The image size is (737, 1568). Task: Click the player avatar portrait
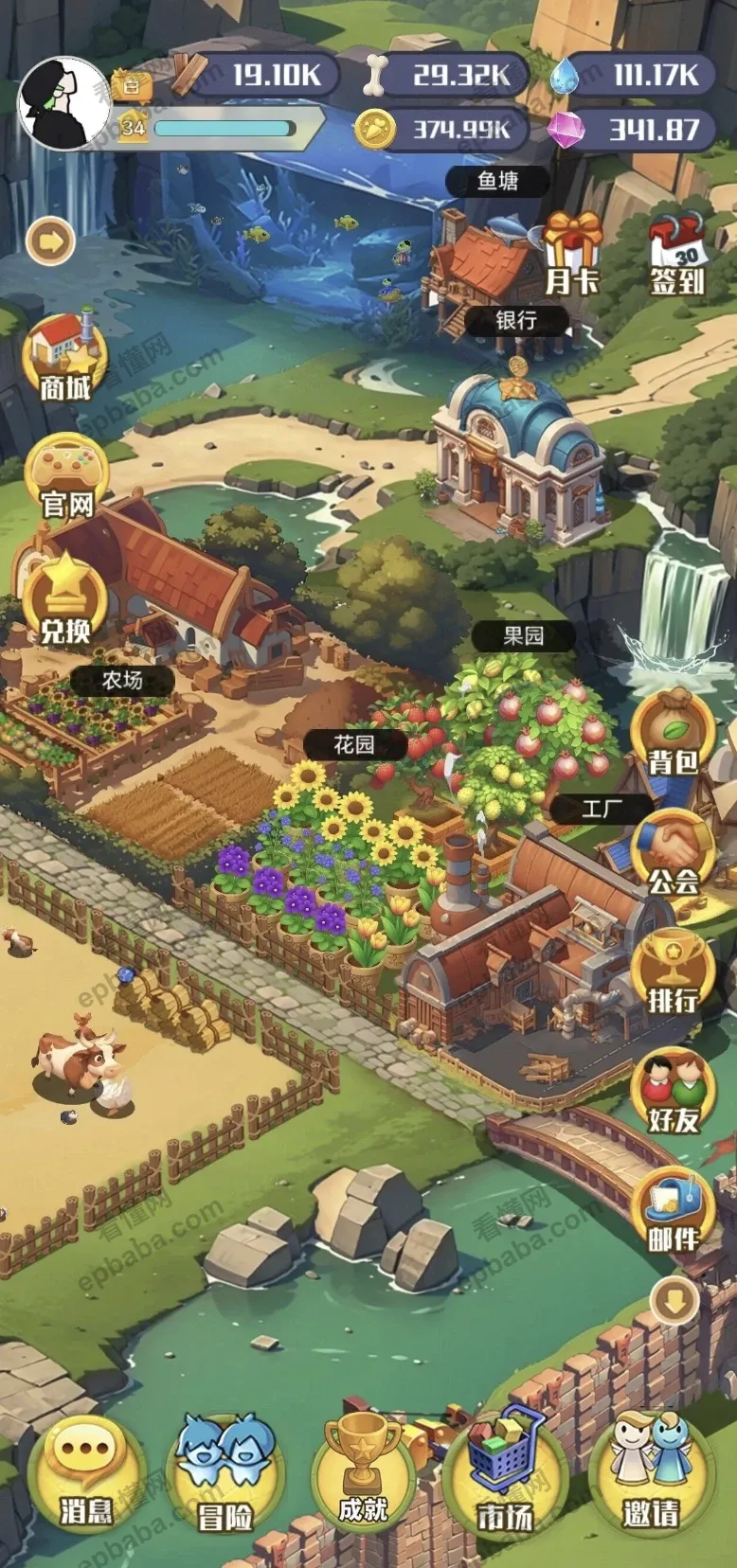pos(63,102)
